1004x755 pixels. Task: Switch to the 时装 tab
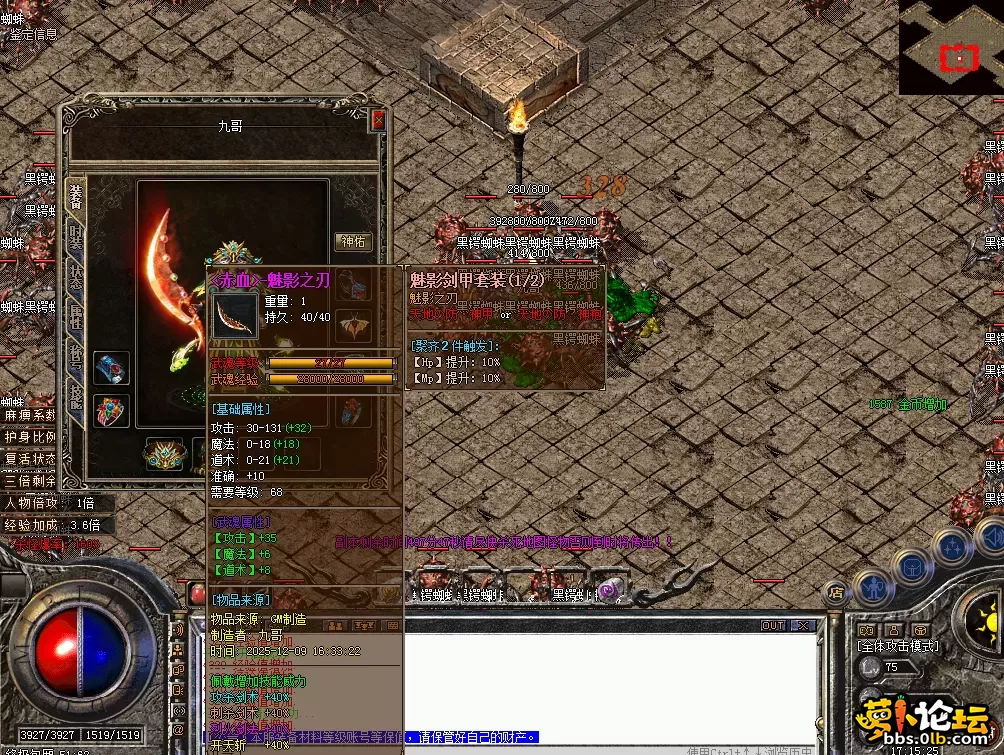pos(76,237)
